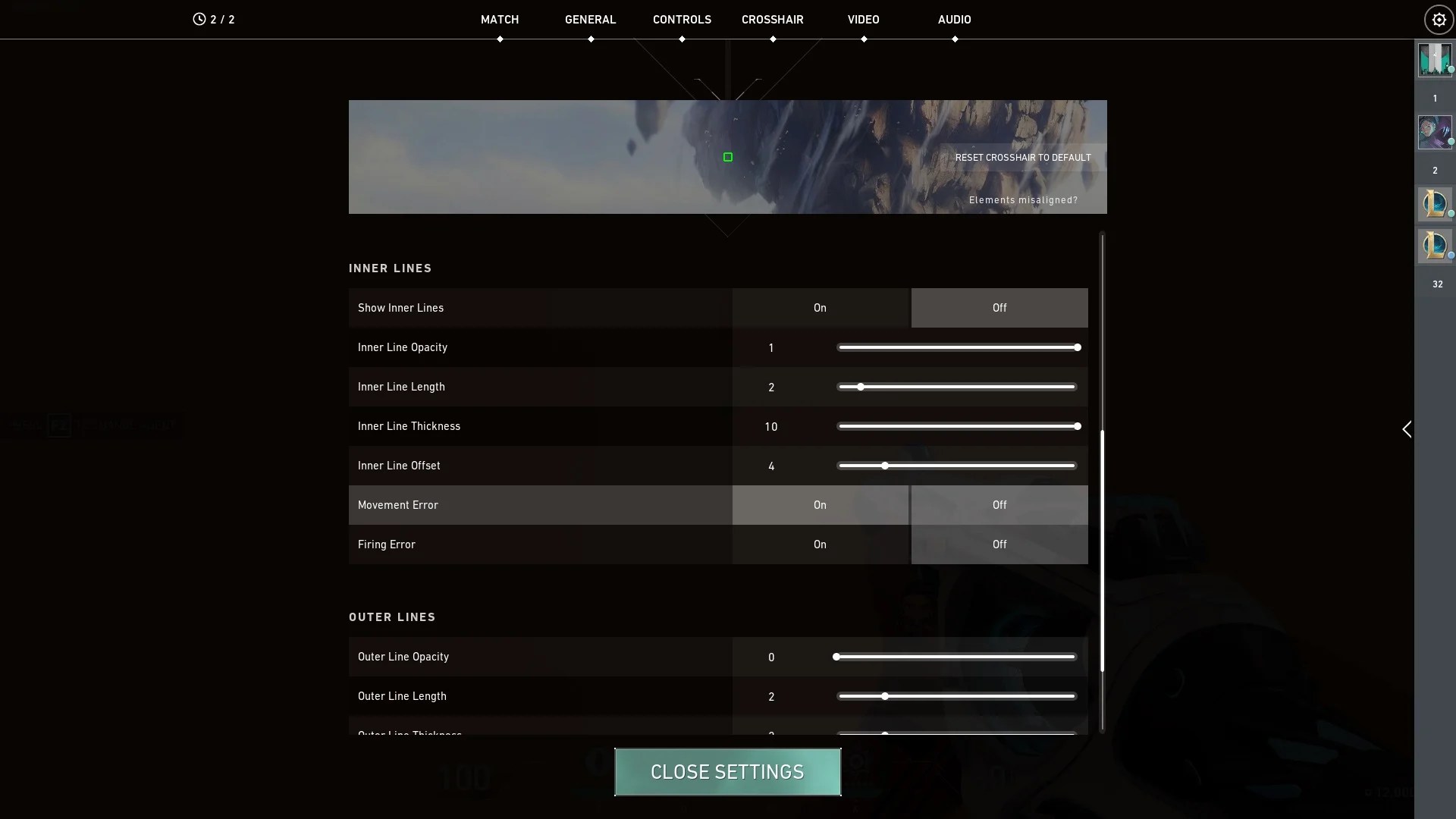1456x819 pixels.
Task: Open the CONTROLS settings tab
Action: (x=682, y=19)
